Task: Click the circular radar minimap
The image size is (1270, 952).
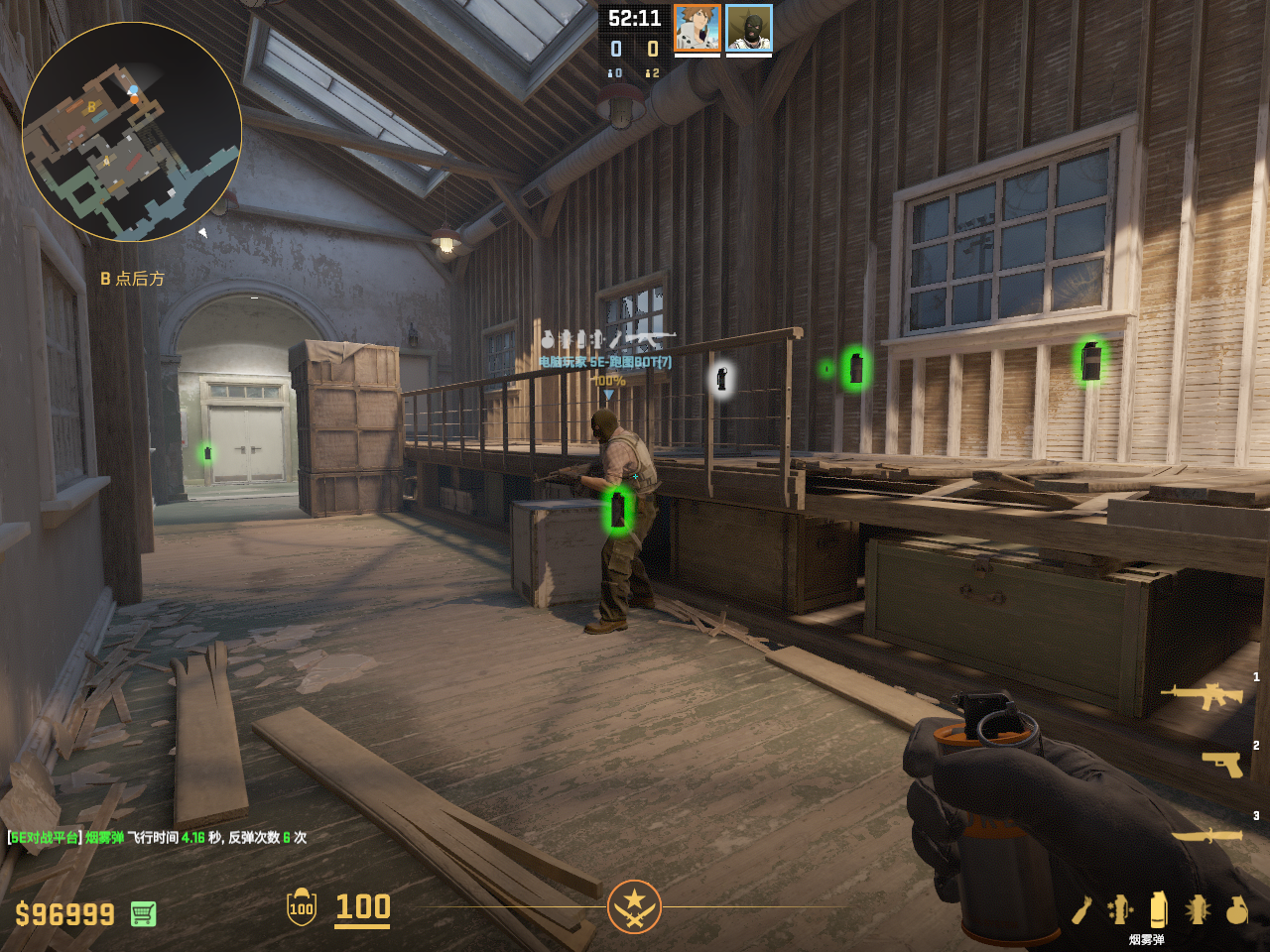Action: click(x=131, y=132)
